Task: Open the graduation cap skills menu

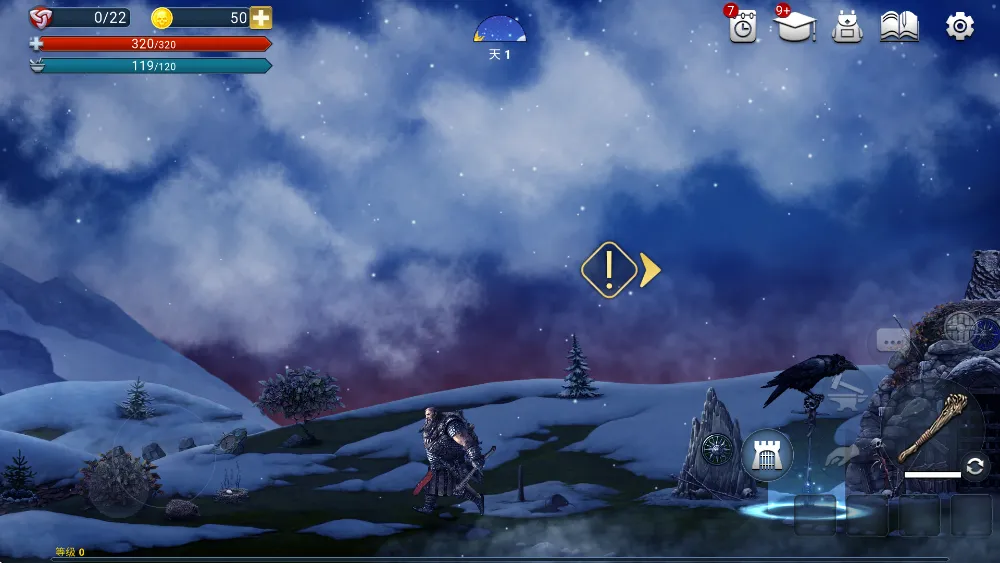Action: [x=795, y=27]
